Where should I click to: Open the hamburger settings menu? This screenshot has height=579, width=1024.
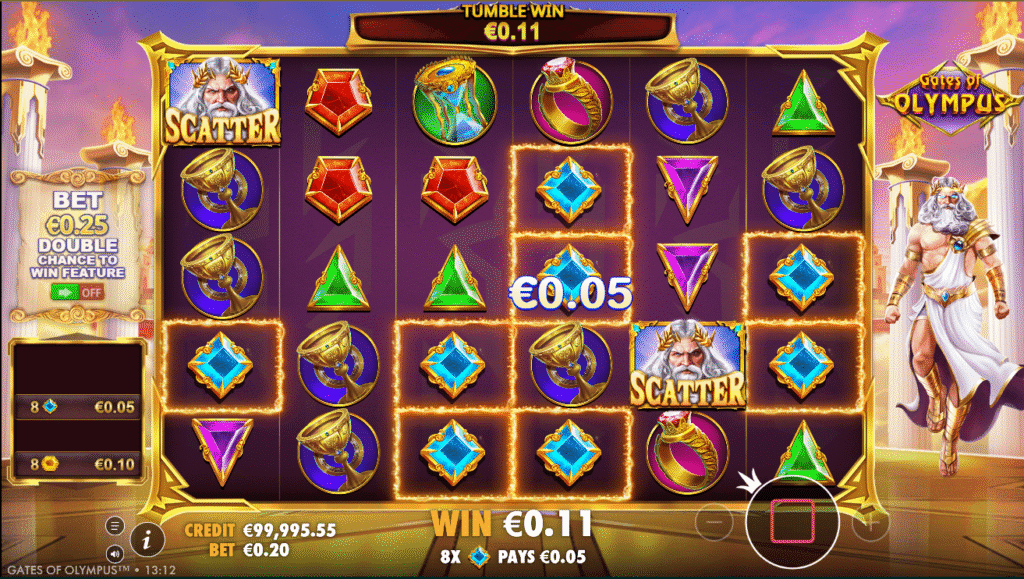click(115, 526)
